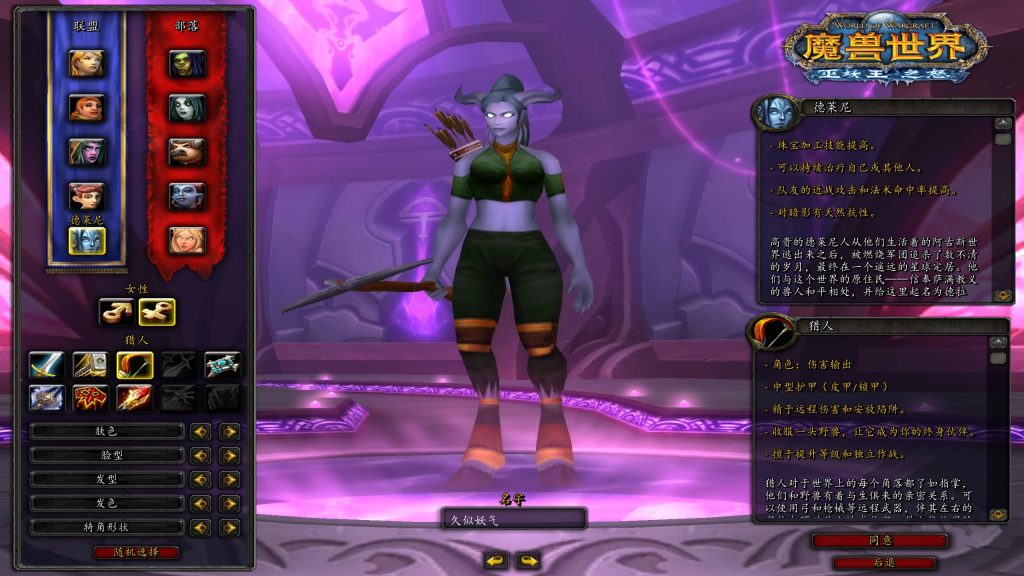Select the Human race portrait
This screenshot has width=1024, height=576.
(86, 63)
